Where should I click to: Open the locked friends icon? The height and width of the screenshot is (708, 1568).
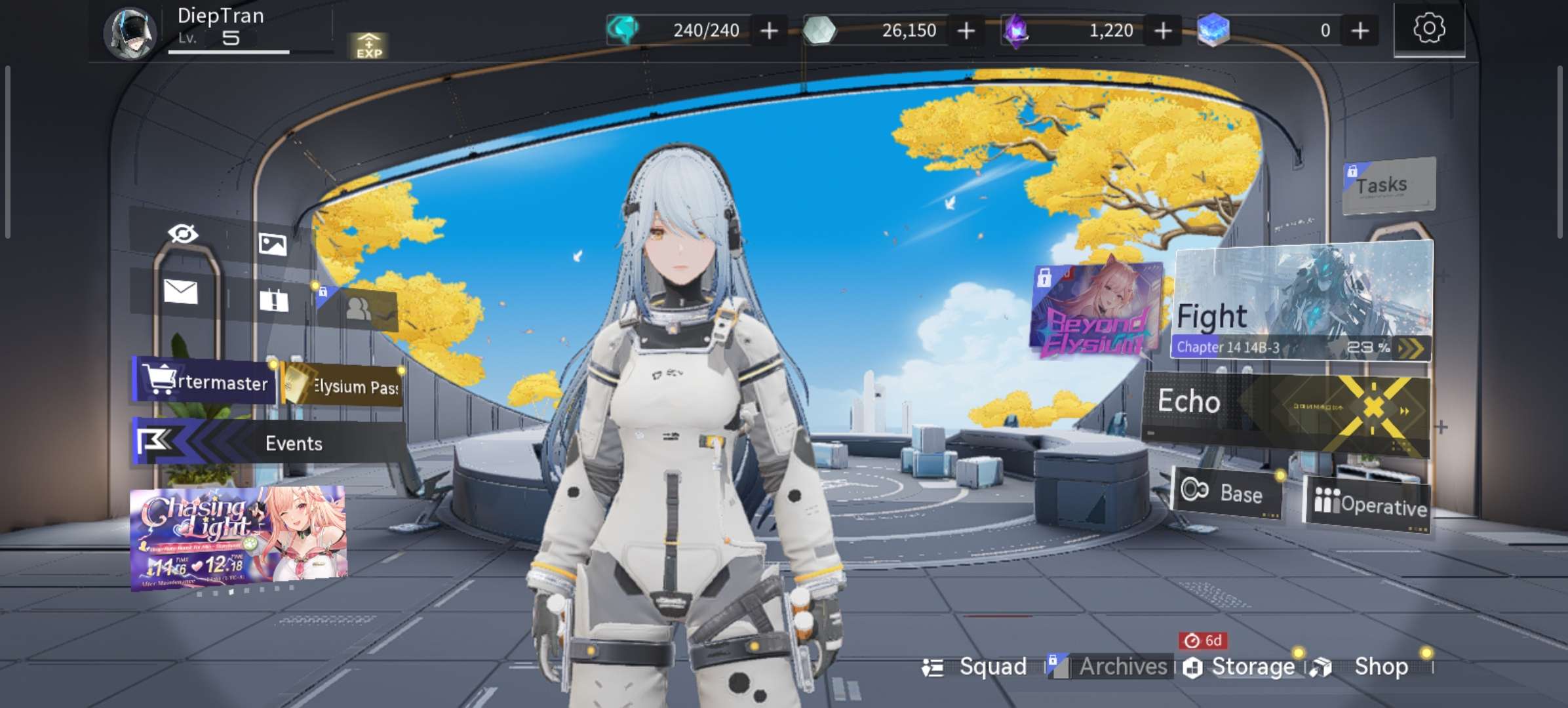pos(359,308)
